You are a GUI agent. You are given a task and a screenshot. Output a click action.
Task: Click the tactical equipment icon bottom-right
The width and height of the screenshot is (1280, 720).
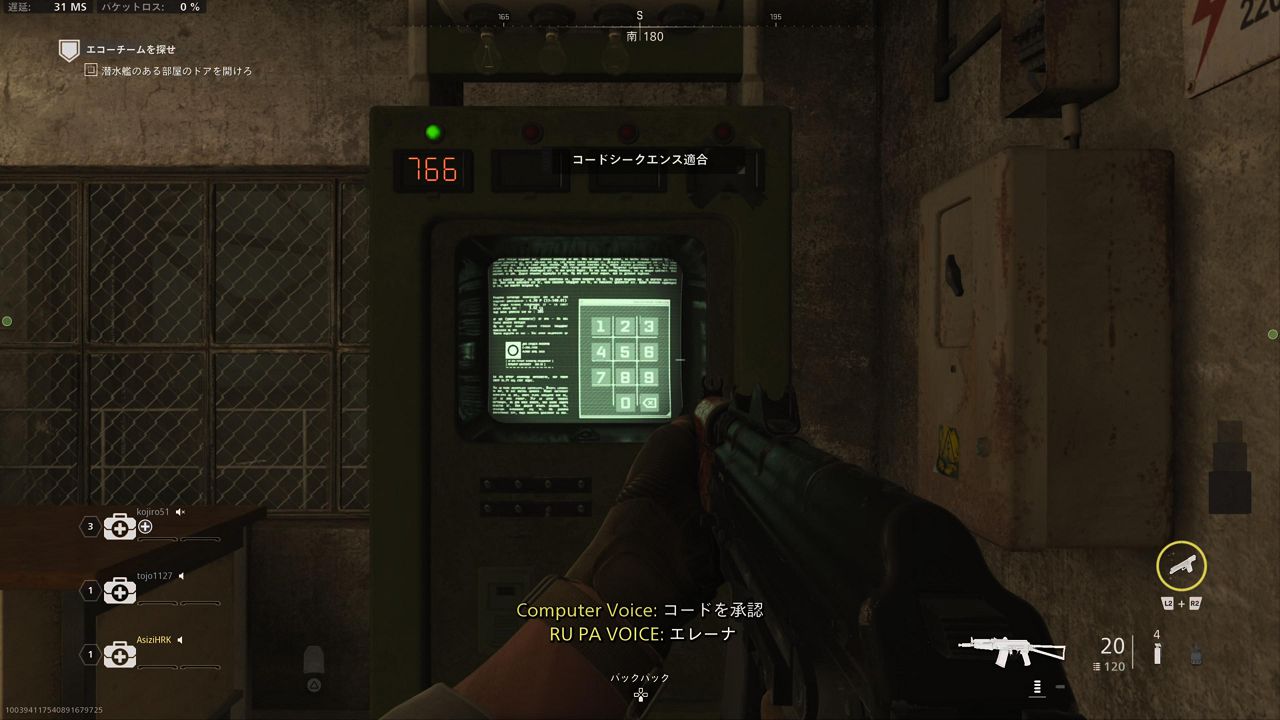pos(1196,655)
